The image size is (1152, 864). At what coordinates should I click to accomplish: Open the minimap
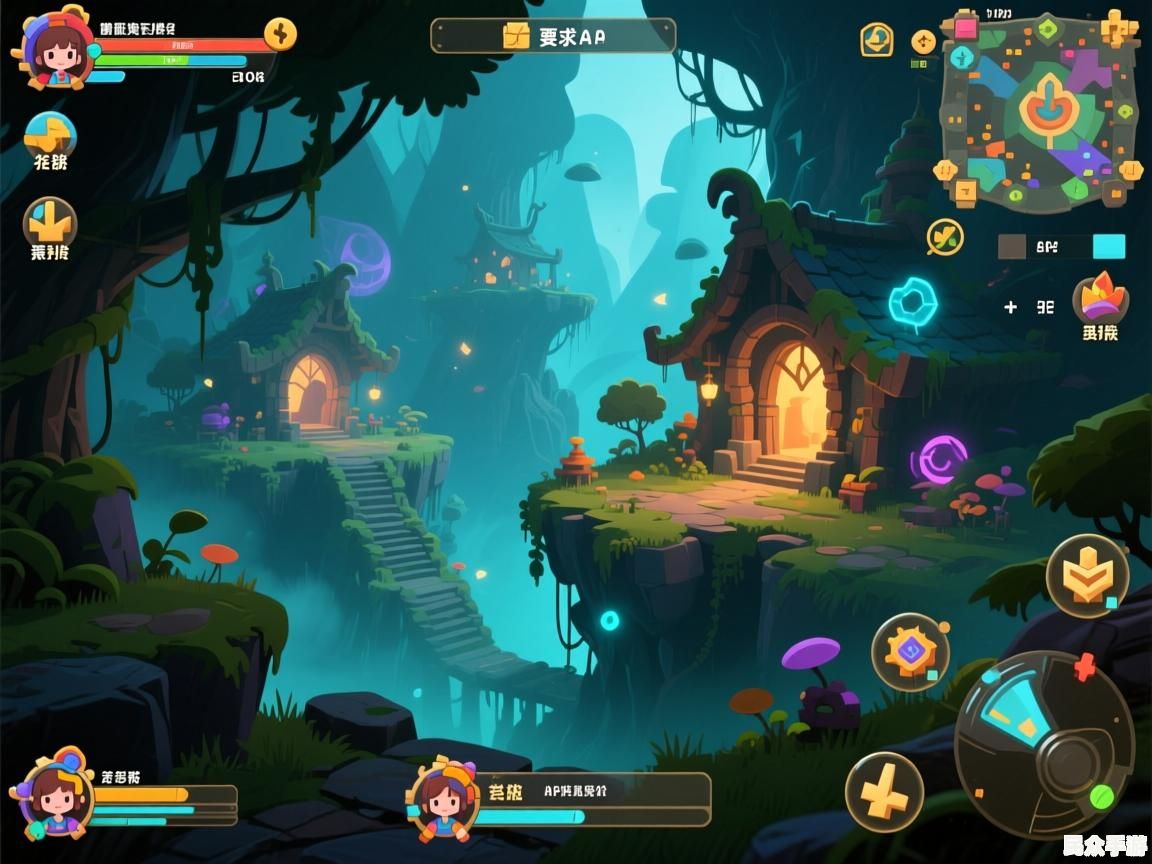click(1041, 111)
